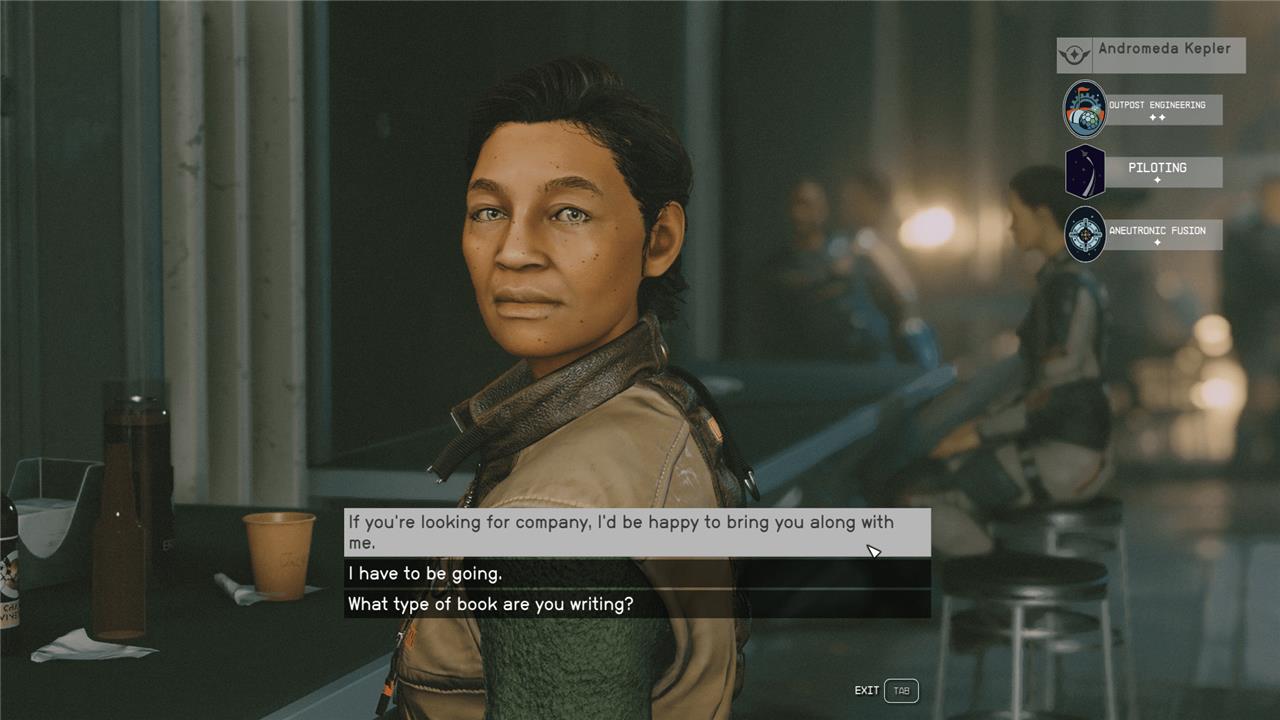This screenshot has height=720, width=1280.
Task: Click the Piloting skill badge
Action: pos(1085,171)
